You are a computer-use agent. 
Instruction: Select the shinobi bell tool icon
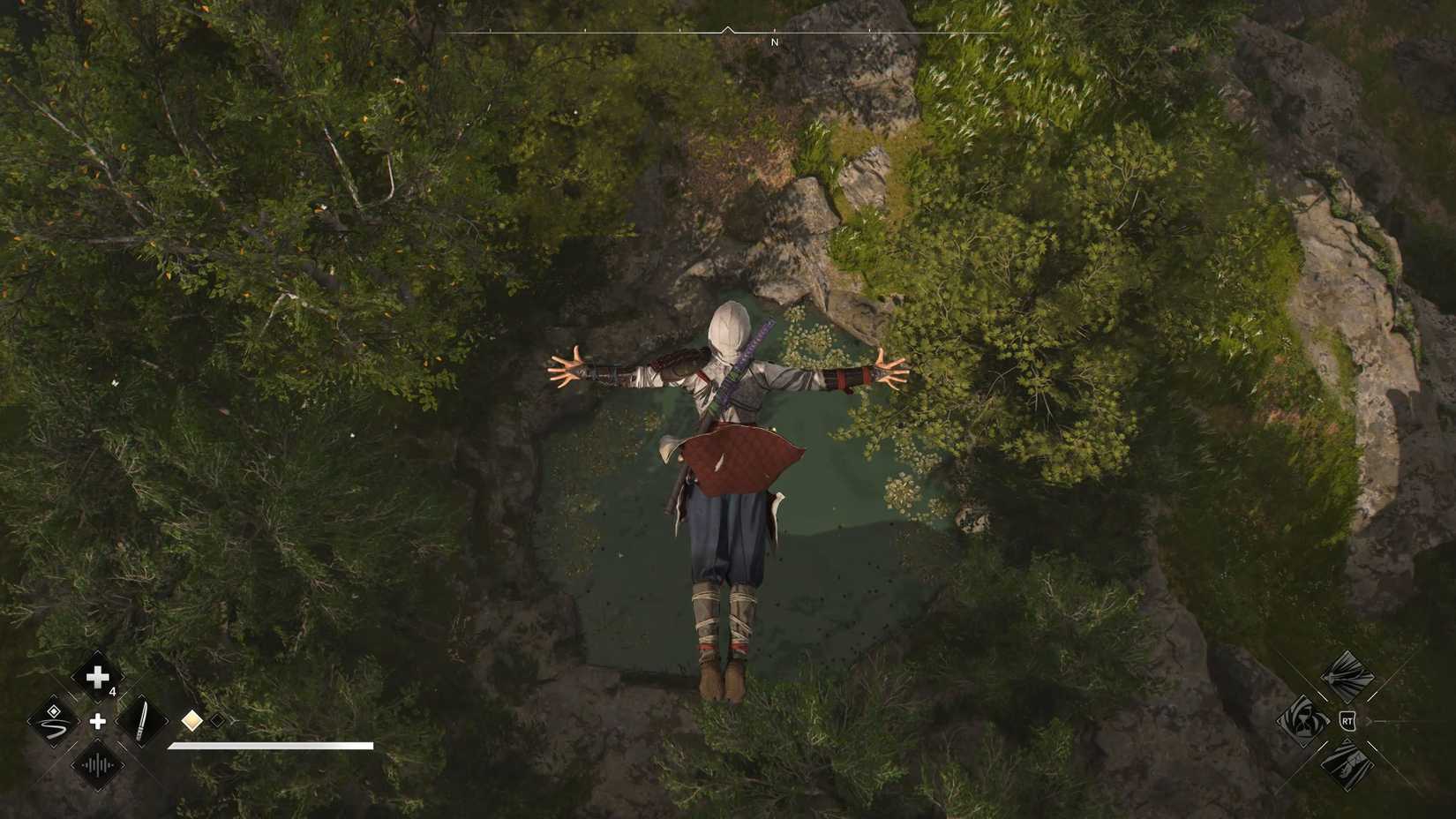pyautogui.click(x=52, y=723)
